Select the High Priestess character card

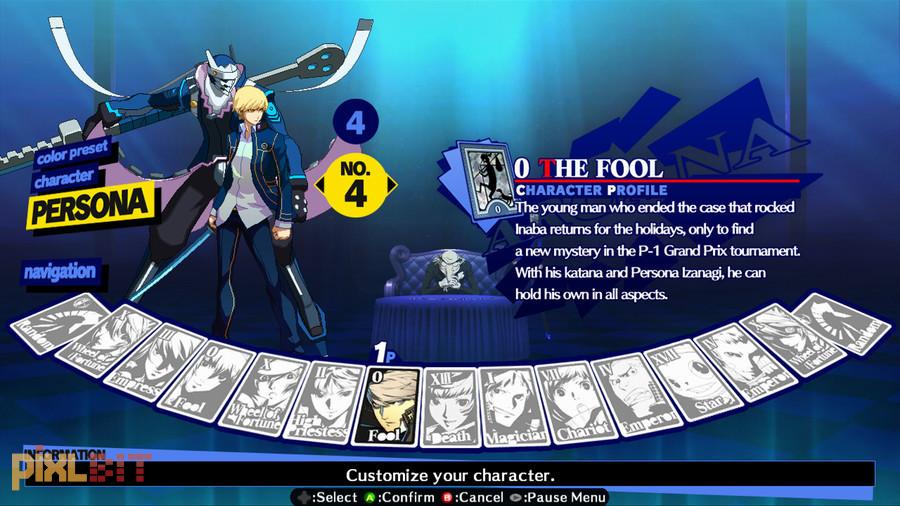(x=323, y=402)
